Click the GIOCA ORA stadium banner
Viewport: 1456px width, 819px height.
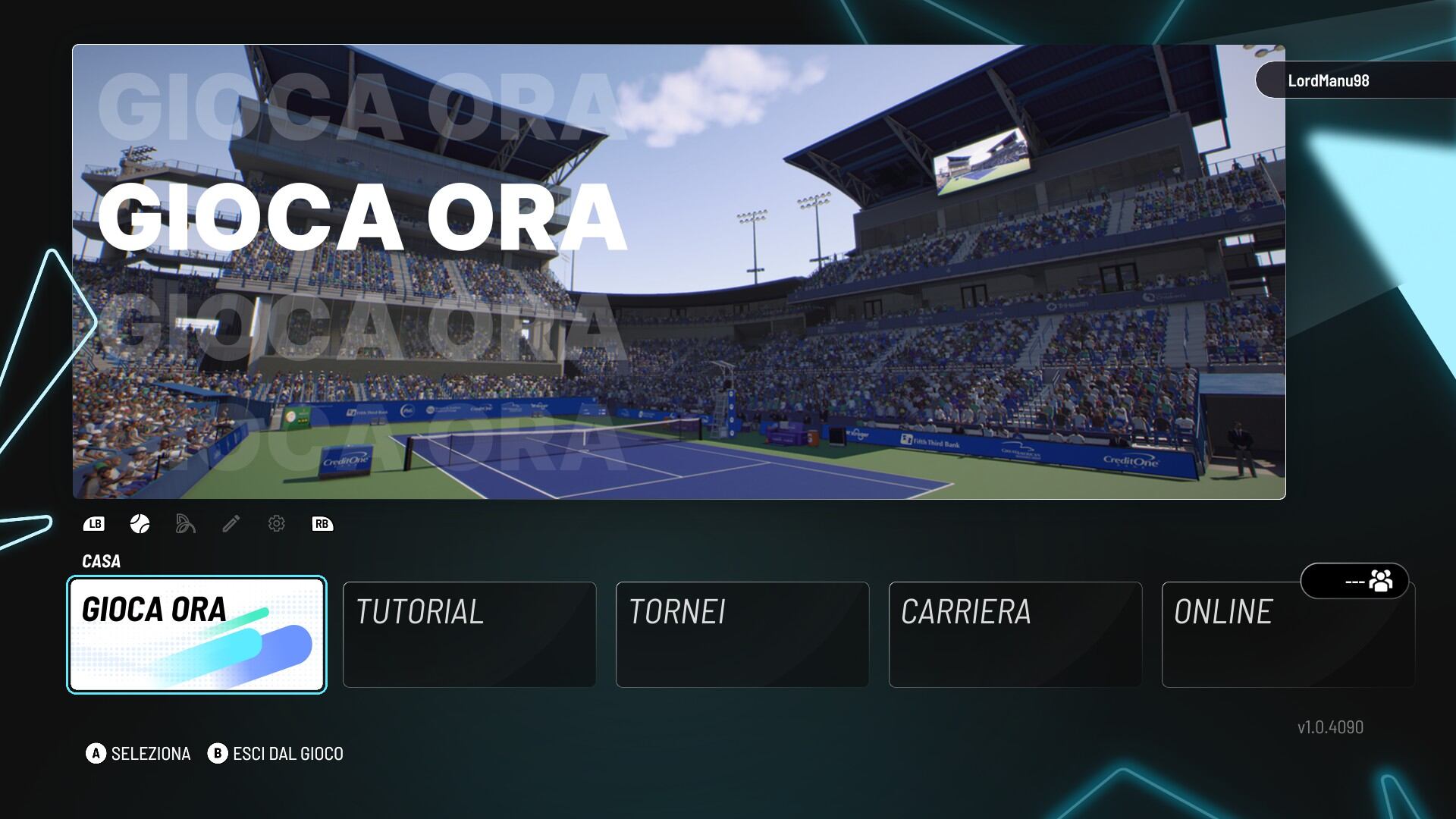point(679,271)
